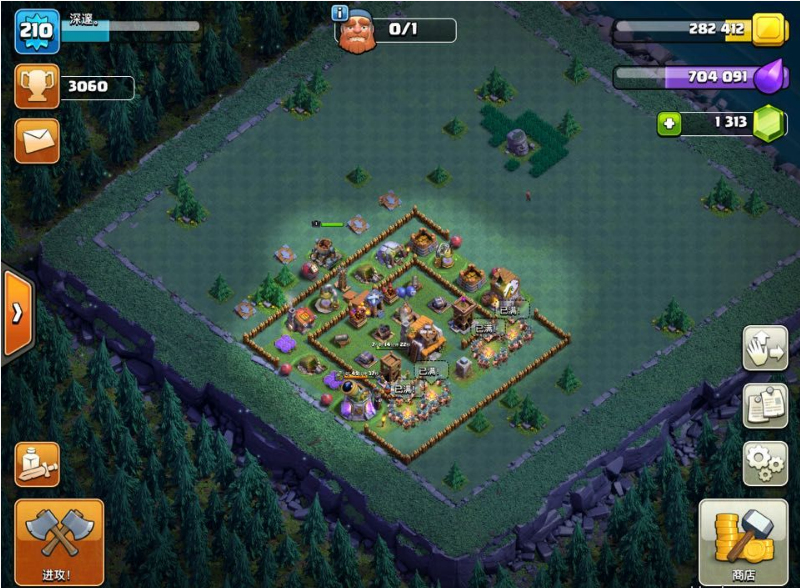This screenshot has width=800, height=588.
Task: Open the level 210 player profile badge
Action: (x=37, y=32)
